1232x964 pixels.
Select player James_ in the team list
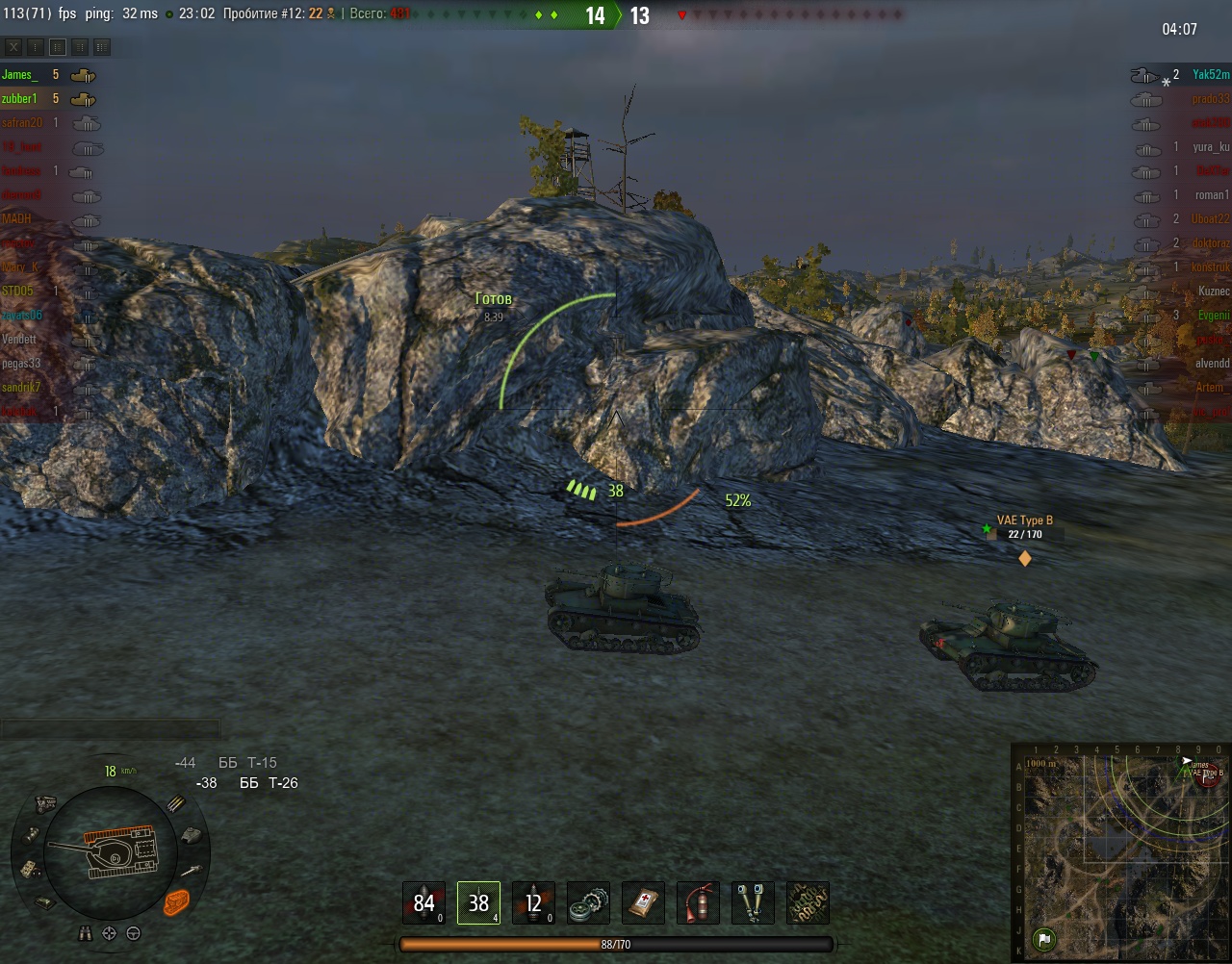19,75
